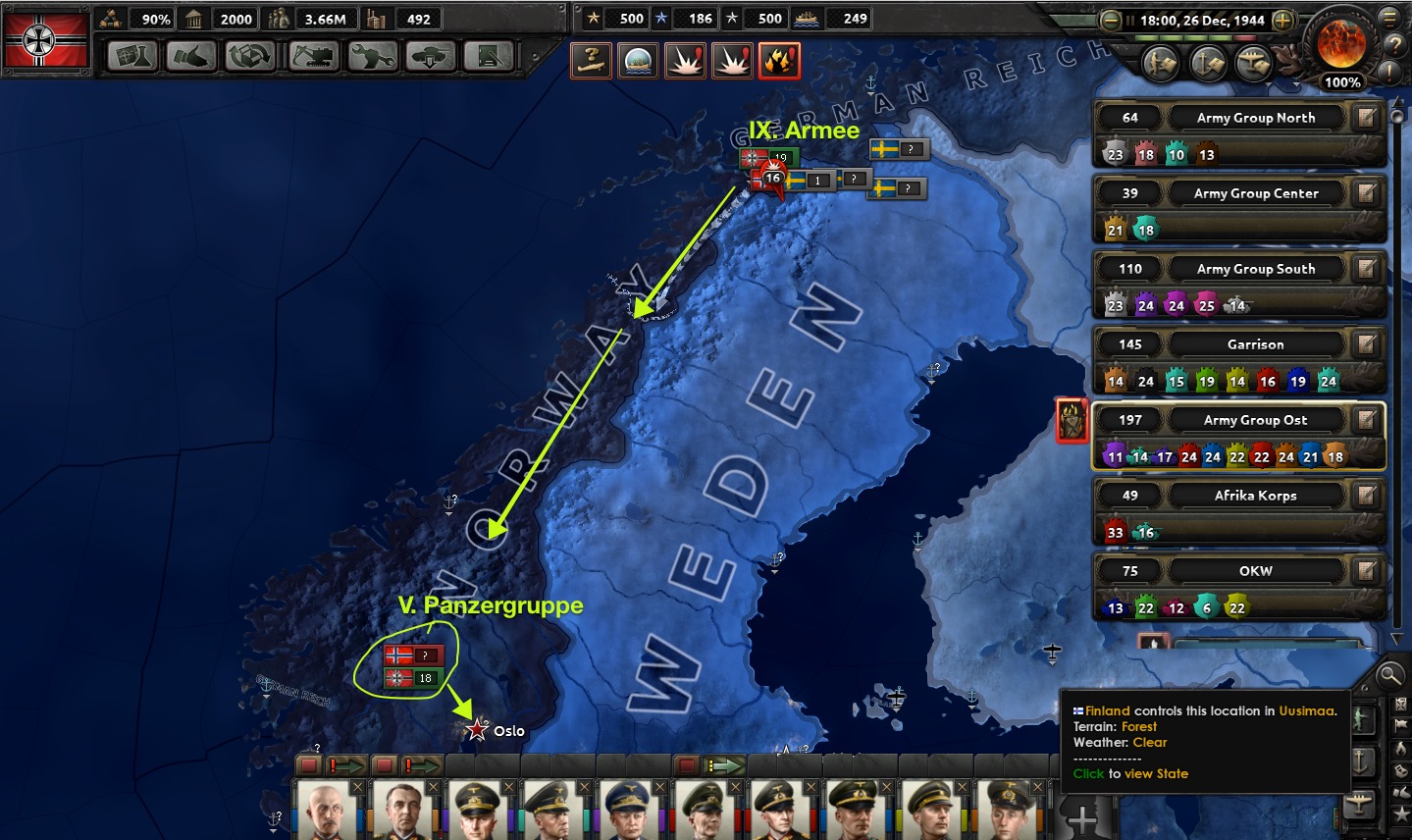Add a new army with plus portrait
Image resolution: width=1412 pixels, height=840 pixels.
point(1081,816)
